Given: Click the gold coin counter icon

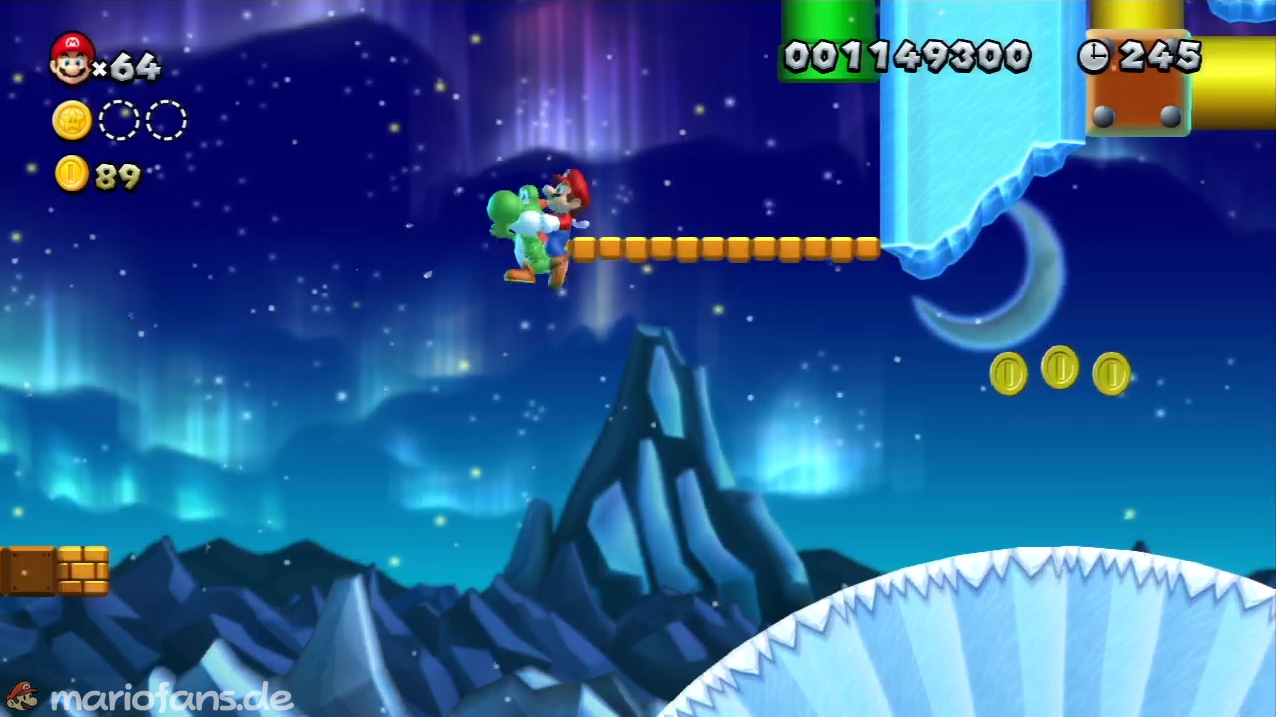Looking at the screenshot, I should 72,174.
